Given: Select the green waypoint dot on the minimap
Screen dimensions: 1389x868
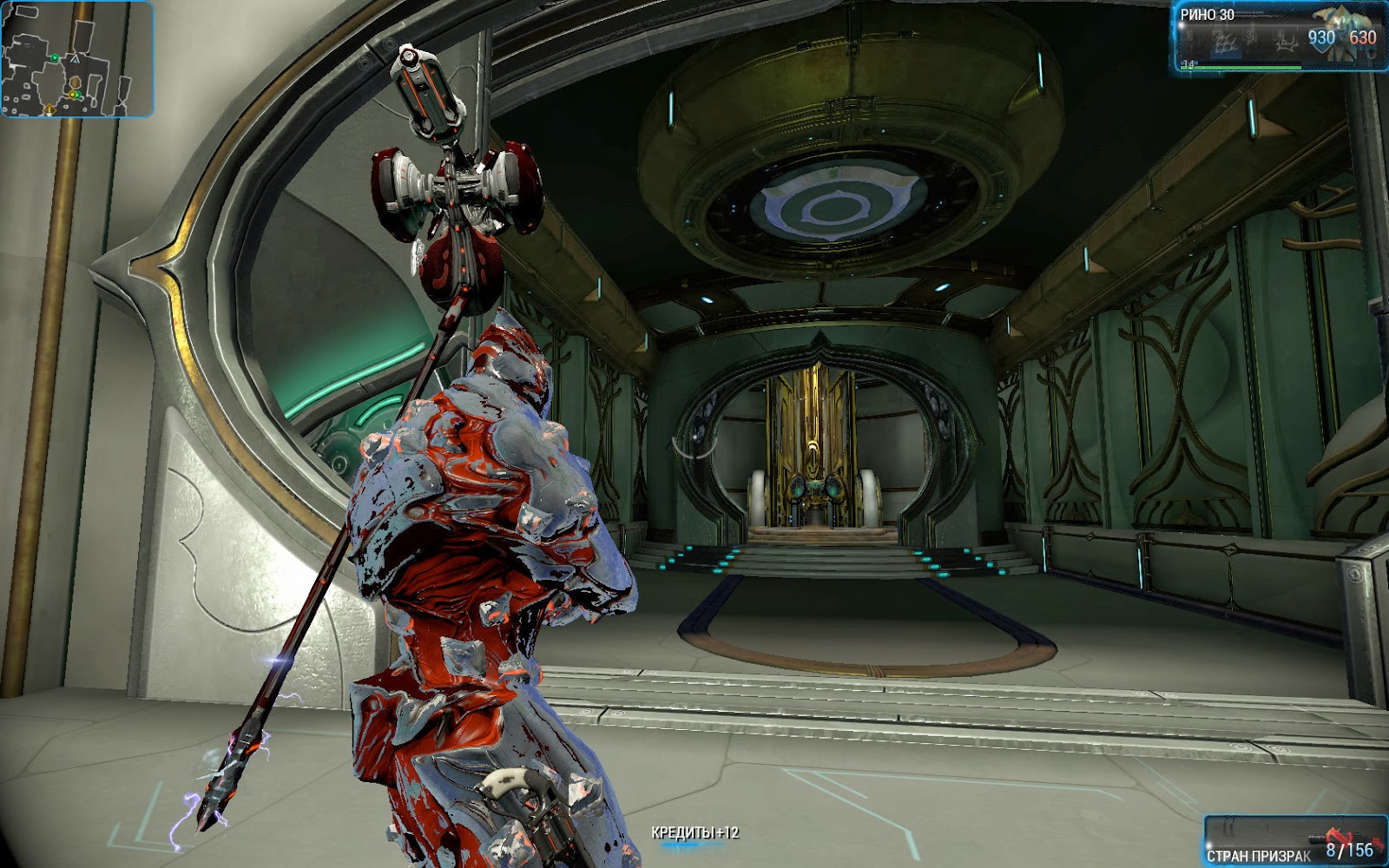Looking at the screenshot, I should (55, 58).
